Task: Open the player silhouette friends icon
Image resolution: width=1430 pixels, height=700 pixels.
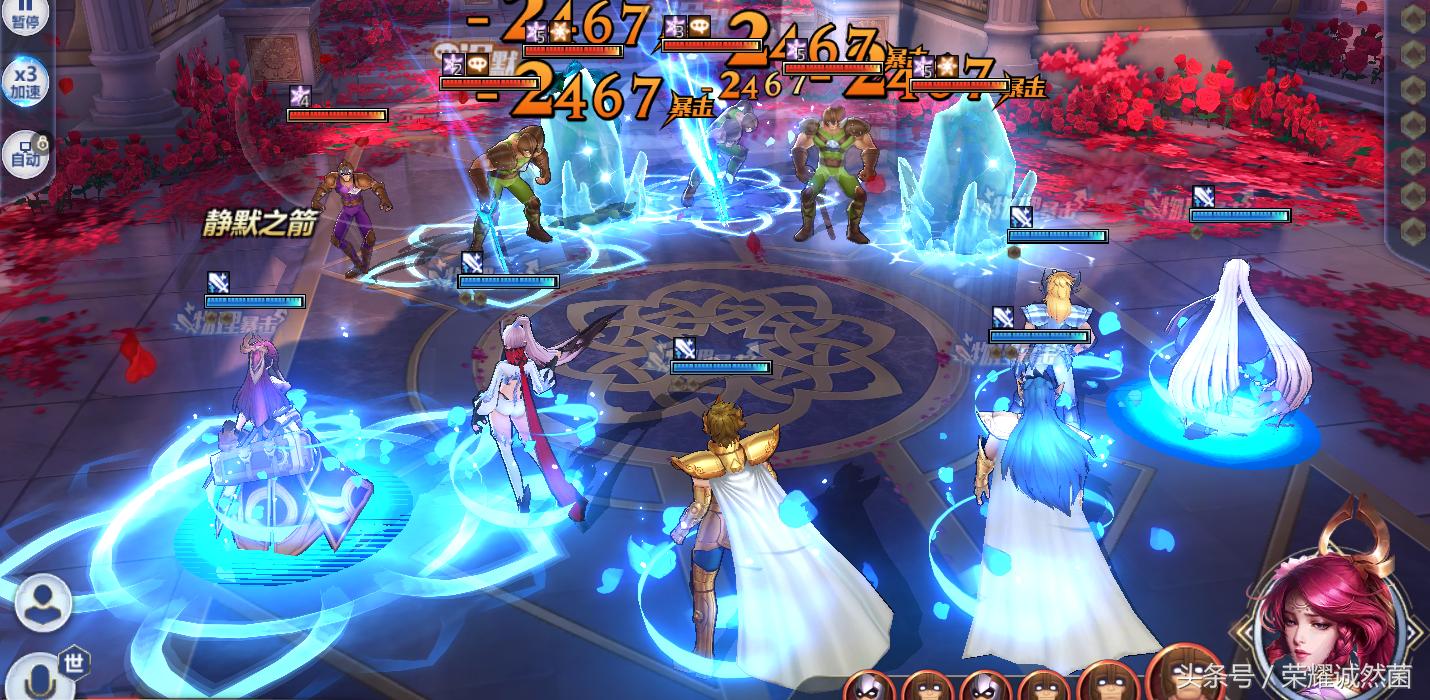Action: (x=43, y=603)
